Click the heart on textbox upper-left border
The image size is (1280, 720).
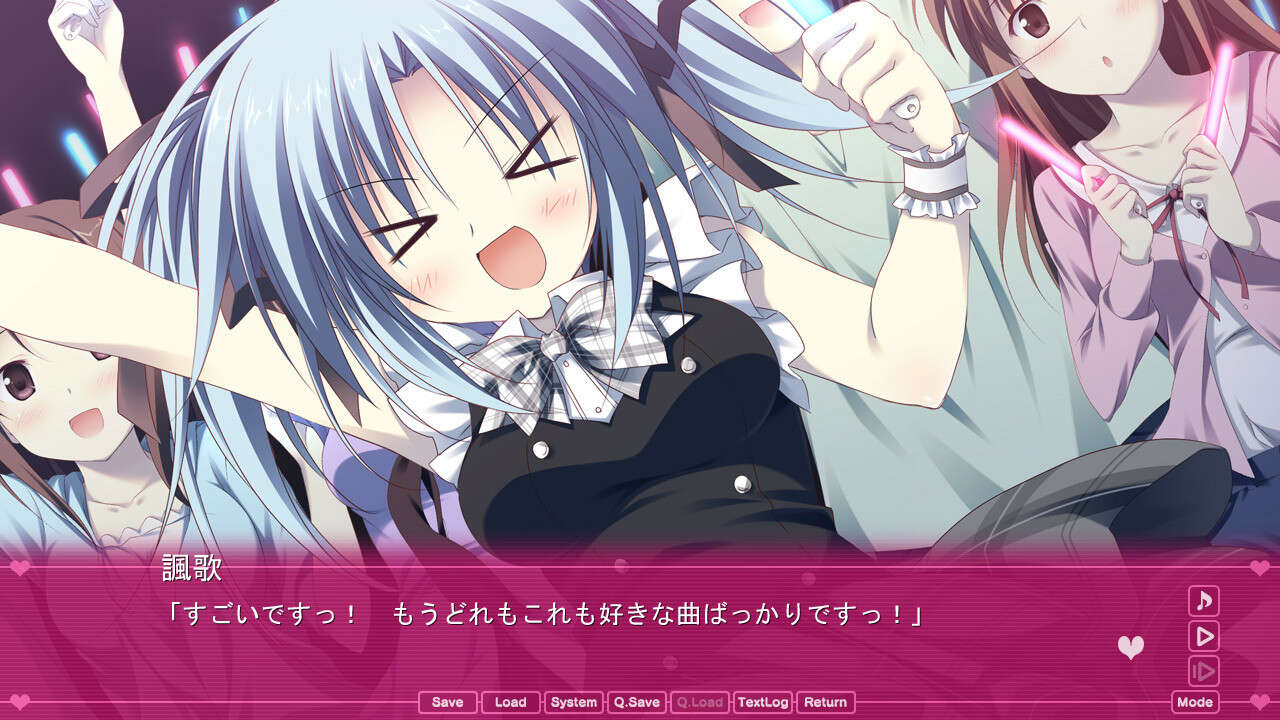20,567
